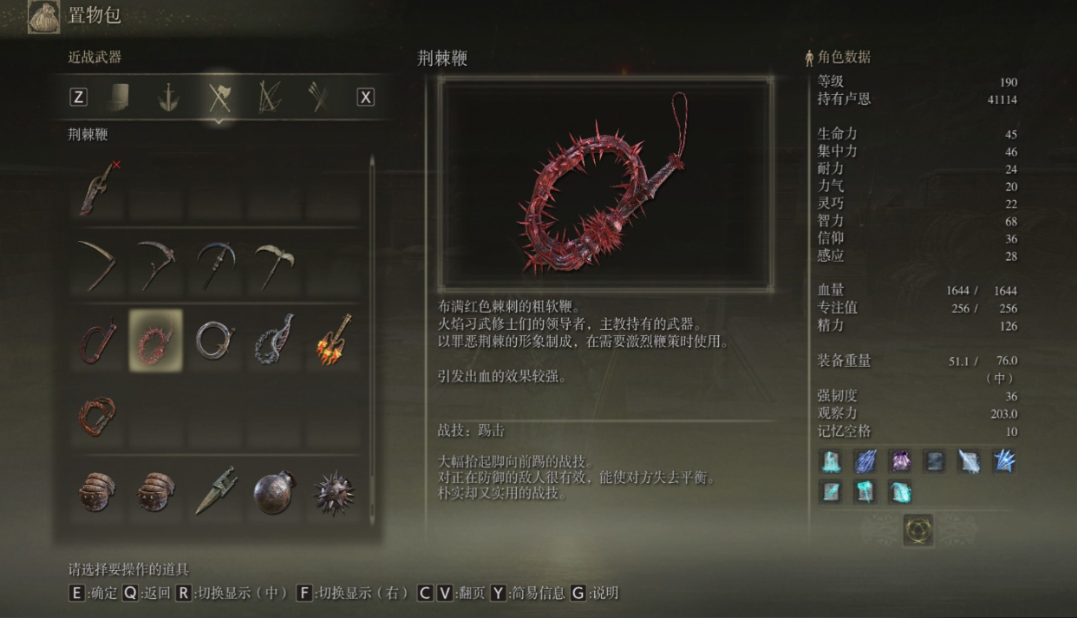Pick the halberd marked with a red X
The width and height of the screenshot is (1077, 618).
(97, 188)
